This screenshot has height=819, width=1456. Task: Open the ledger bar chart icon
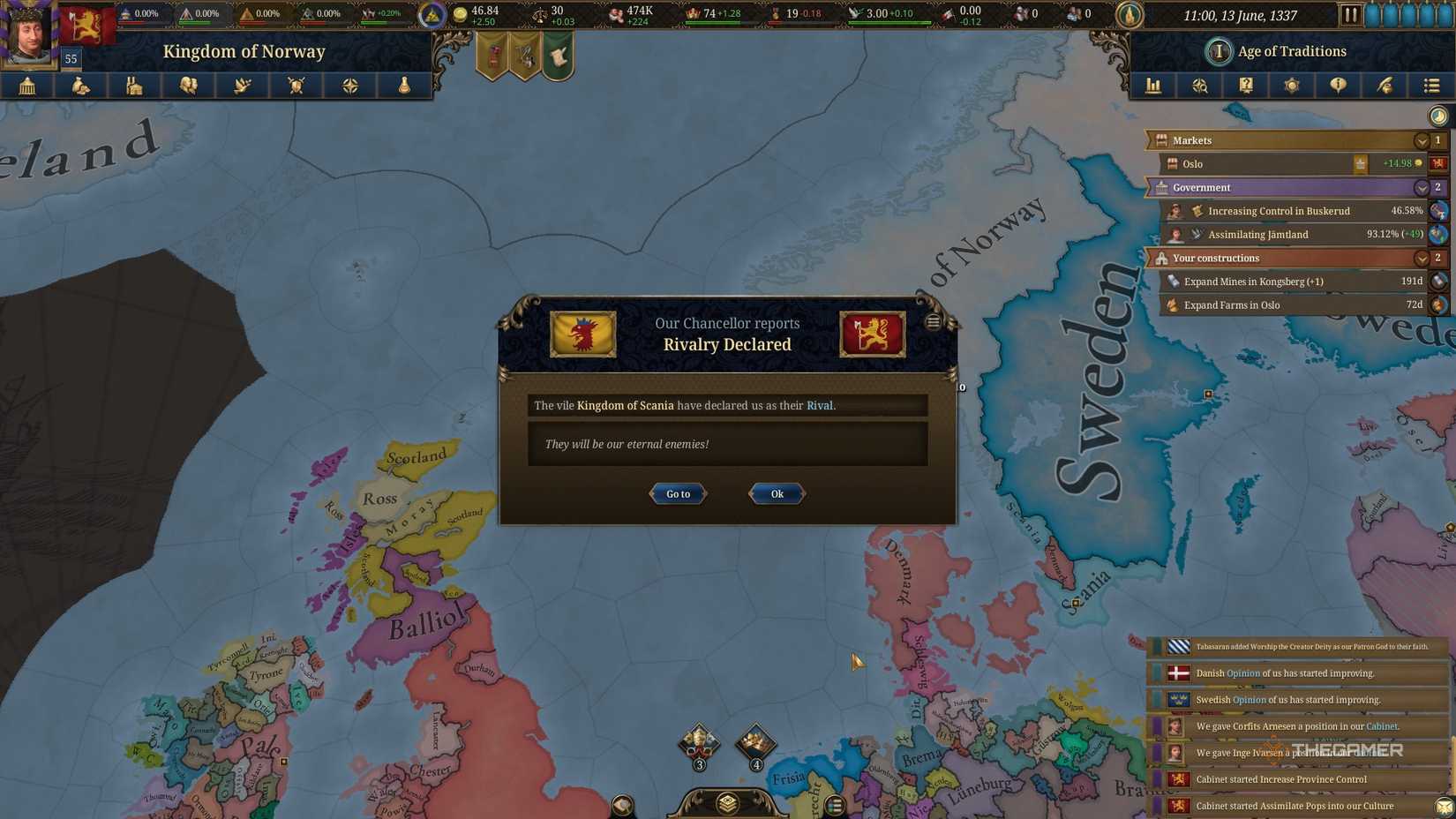coord(1153,86)
